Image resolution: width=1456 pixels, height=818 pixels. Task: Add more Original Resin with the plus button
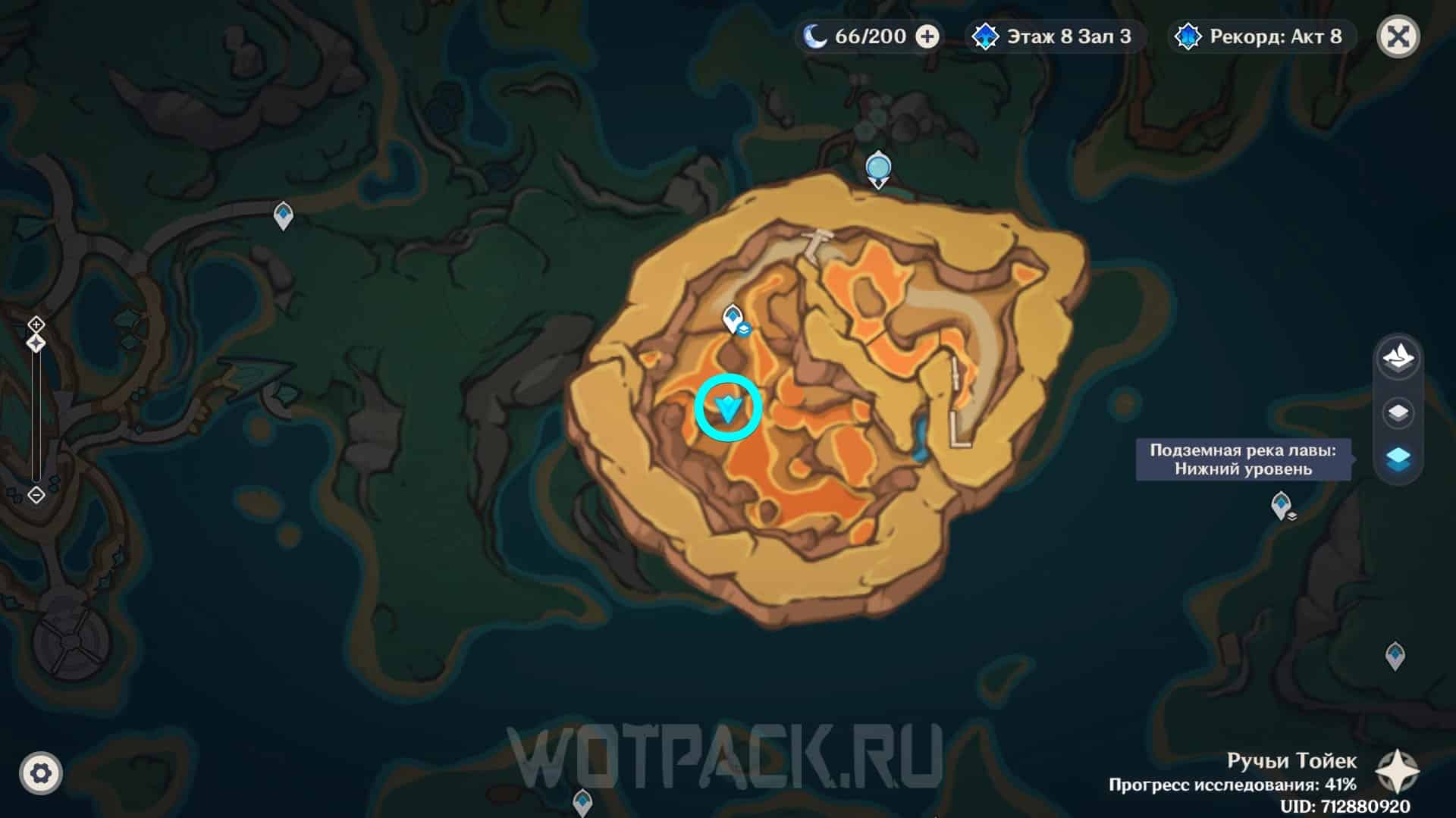pyautogui.click(x=927, y=36)
